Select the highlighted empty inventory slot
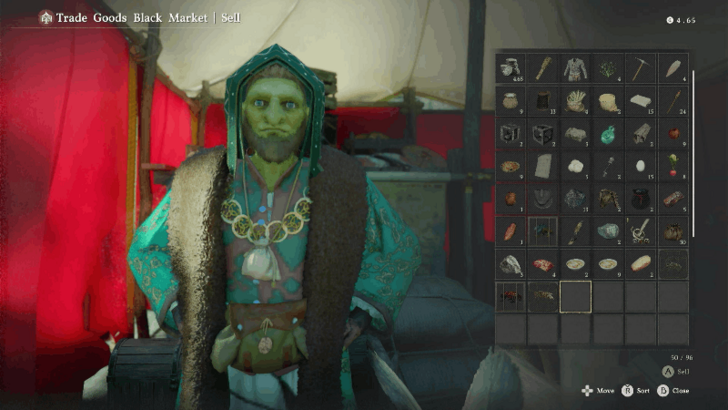Screen dimensions: 728x410 coord(575,296)
